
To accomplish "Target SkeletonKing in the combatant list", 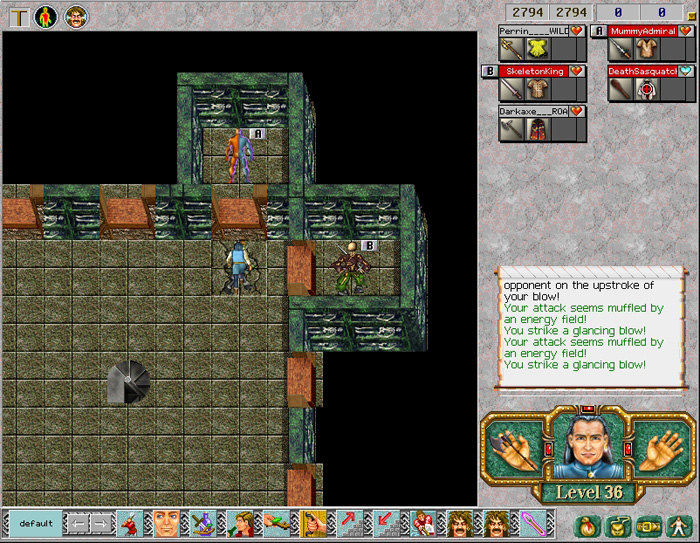I will coord(534,71).
